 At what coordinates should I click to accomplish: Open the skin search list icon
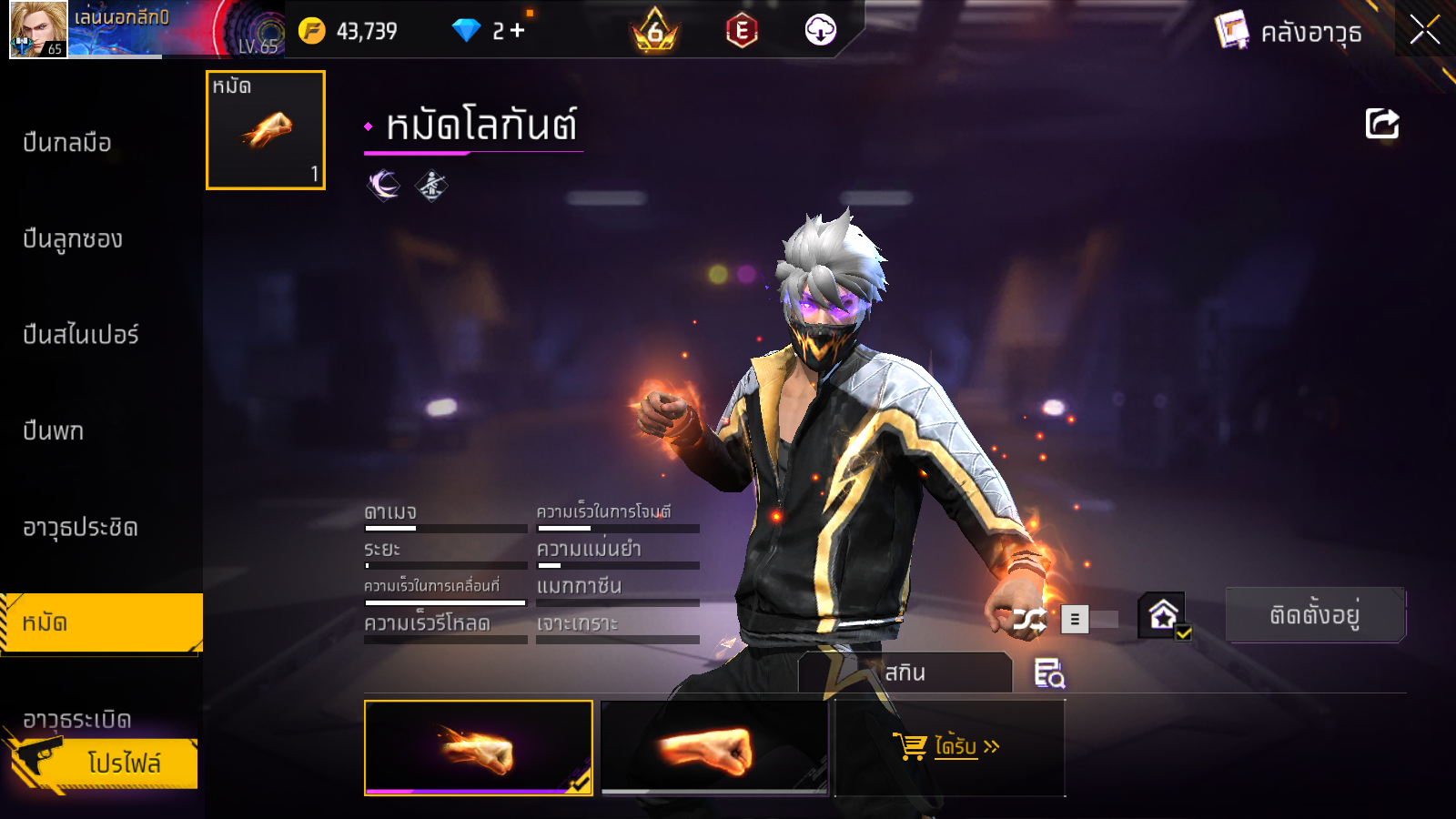pos(1049,673)
